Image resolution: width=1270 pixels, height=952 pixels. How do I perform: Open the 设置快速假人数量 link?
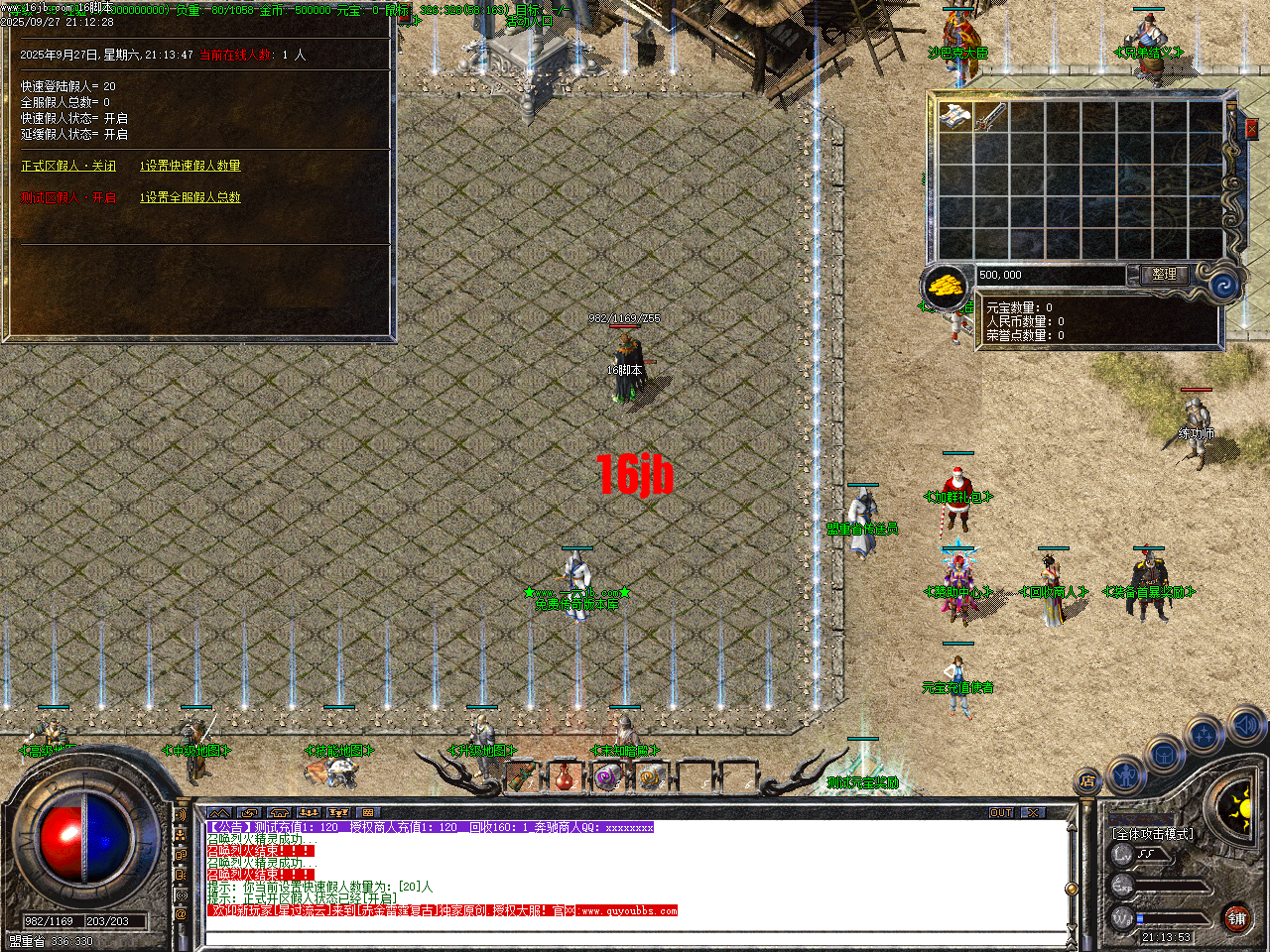(x=190, y=166)
